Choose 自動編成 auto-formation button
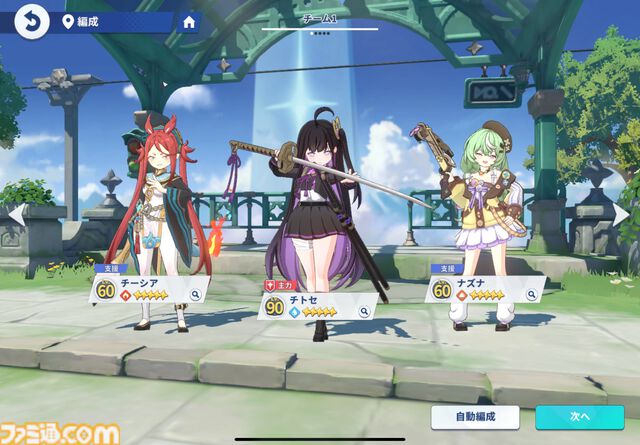 pyautogui.click(x=475, y=417)
